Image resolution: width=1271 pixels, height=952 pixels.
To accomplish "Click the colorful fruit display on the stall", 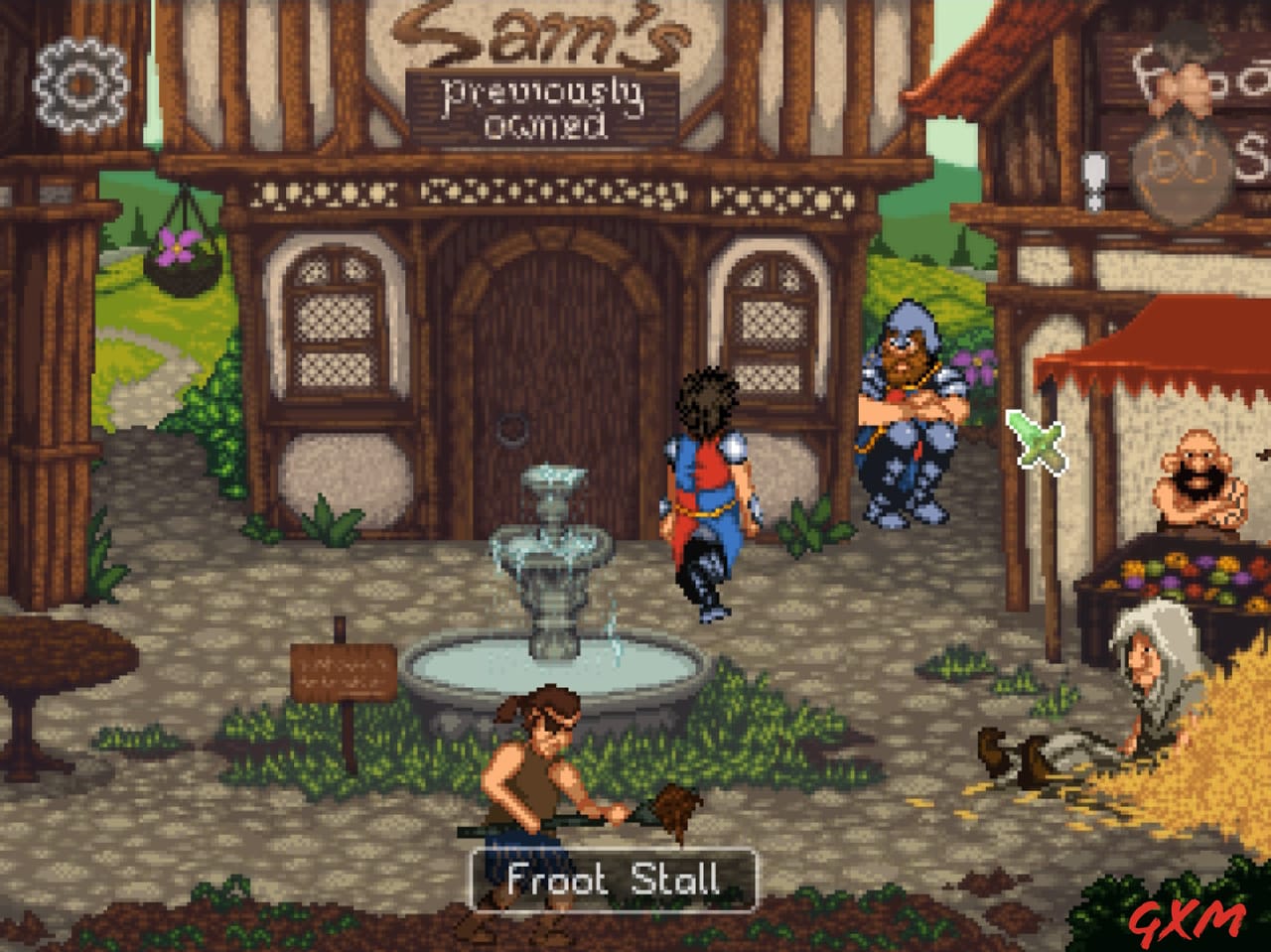I will pyautogui.click(x=1182, y=576).
